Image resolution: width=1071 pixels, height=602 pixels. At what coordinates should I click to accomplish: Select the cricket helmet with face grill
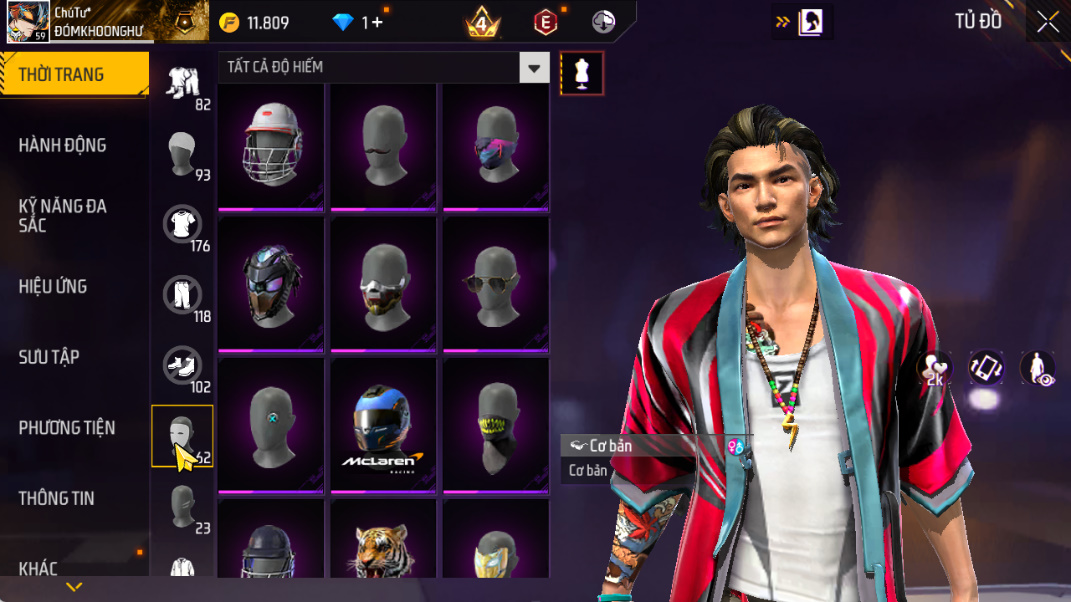coord(270,145)
